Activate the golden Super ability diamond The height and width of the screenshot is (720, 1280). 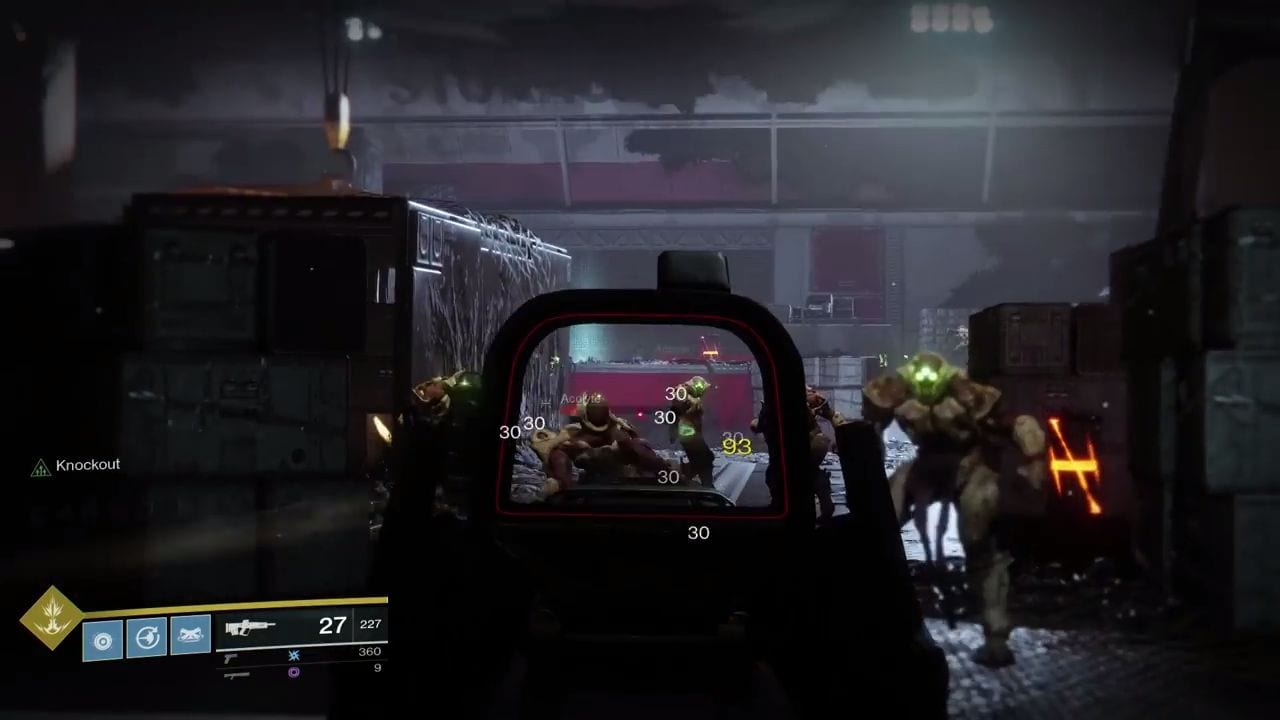tap(51, 617)
